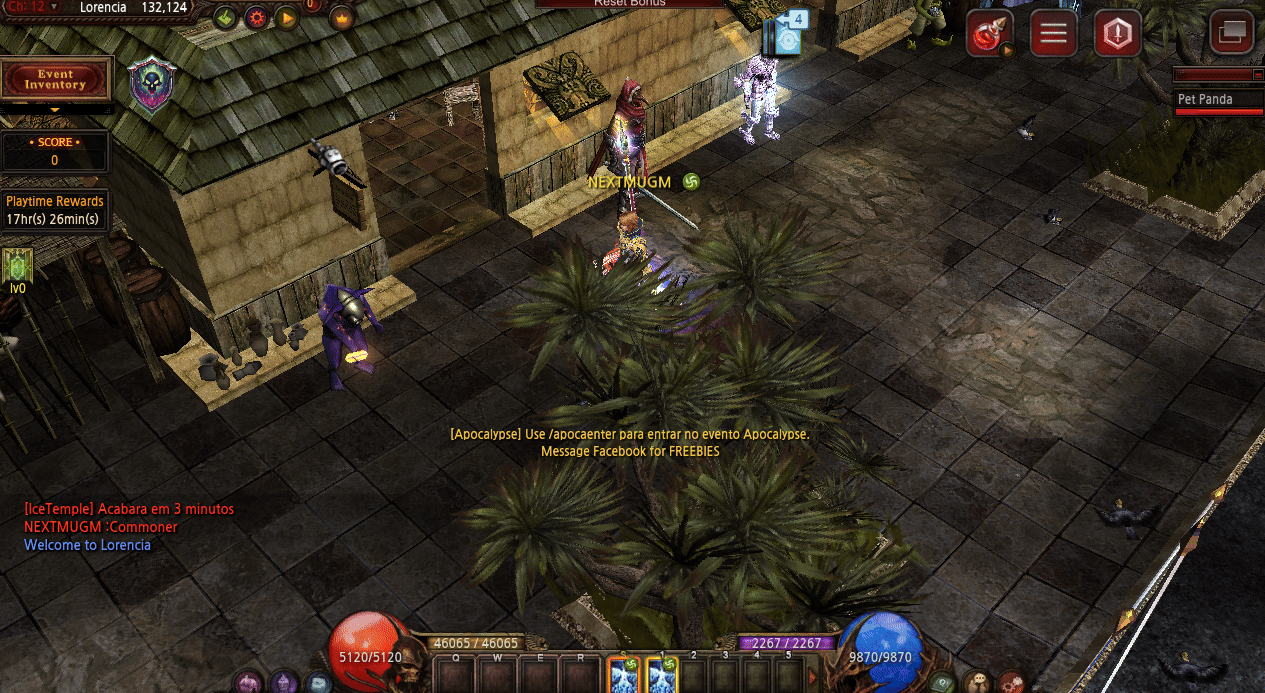Screen dimensions: 1265x693
Task: Expand the Event Inventory arrow below button
Action: (x=55, y=110)
